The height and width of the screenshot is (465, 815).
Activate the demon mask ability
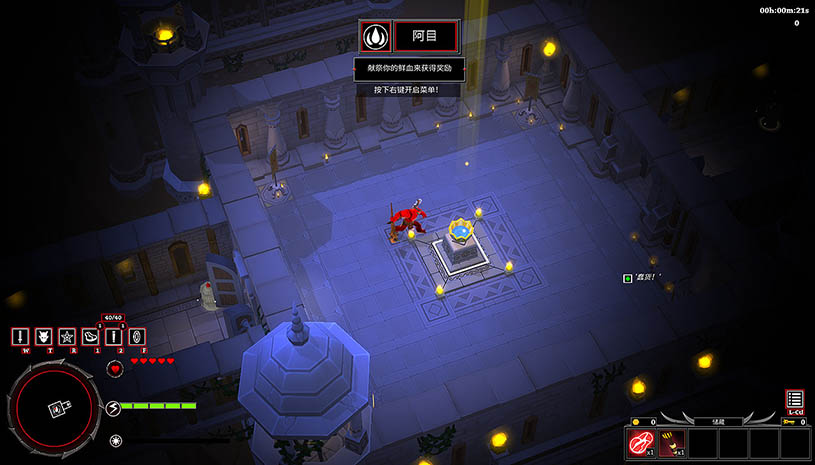[43, 337]
